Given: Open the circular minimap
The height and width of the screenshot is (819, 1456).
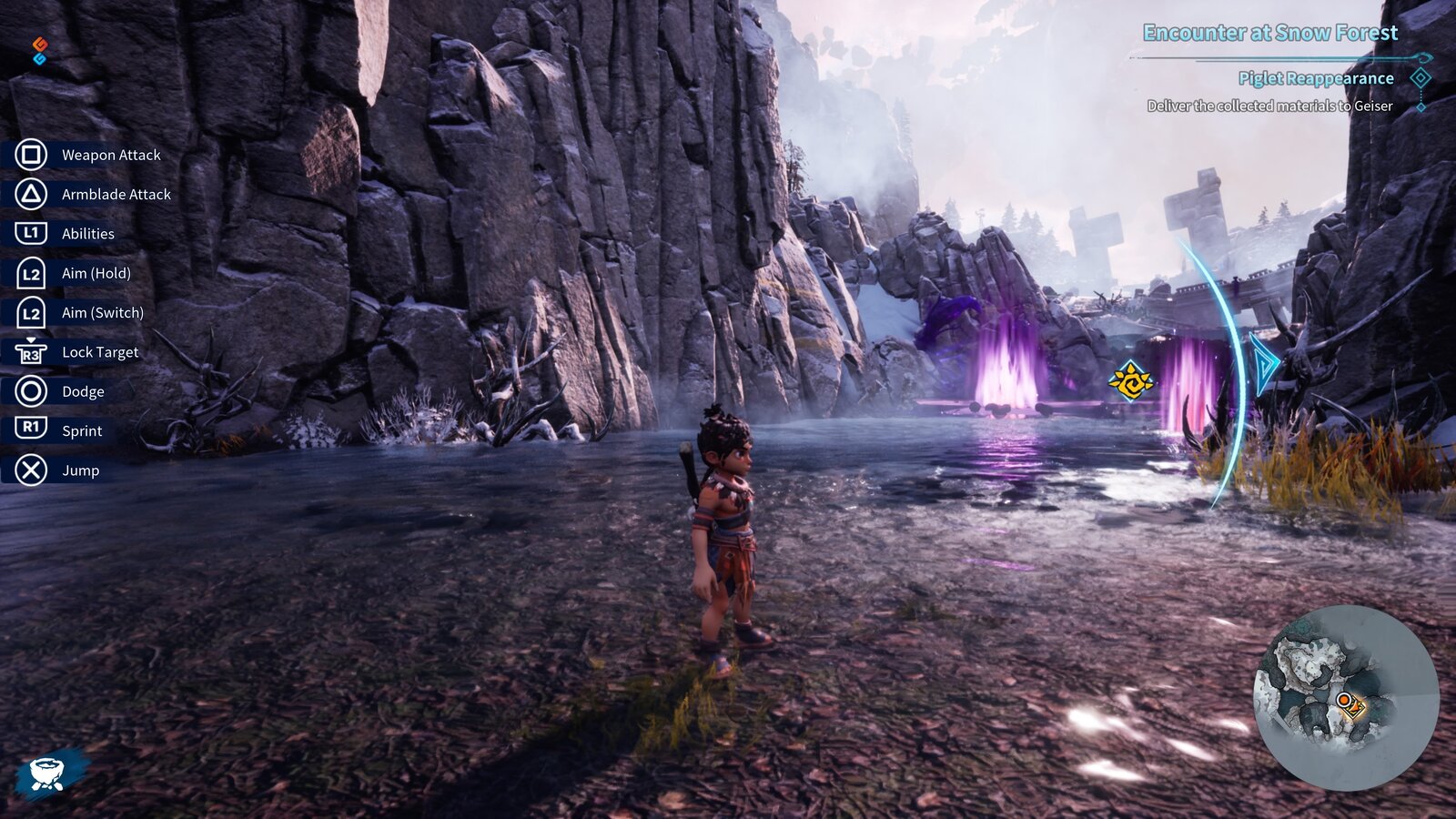Looking at the screenshot, I should coord(1346,696).
